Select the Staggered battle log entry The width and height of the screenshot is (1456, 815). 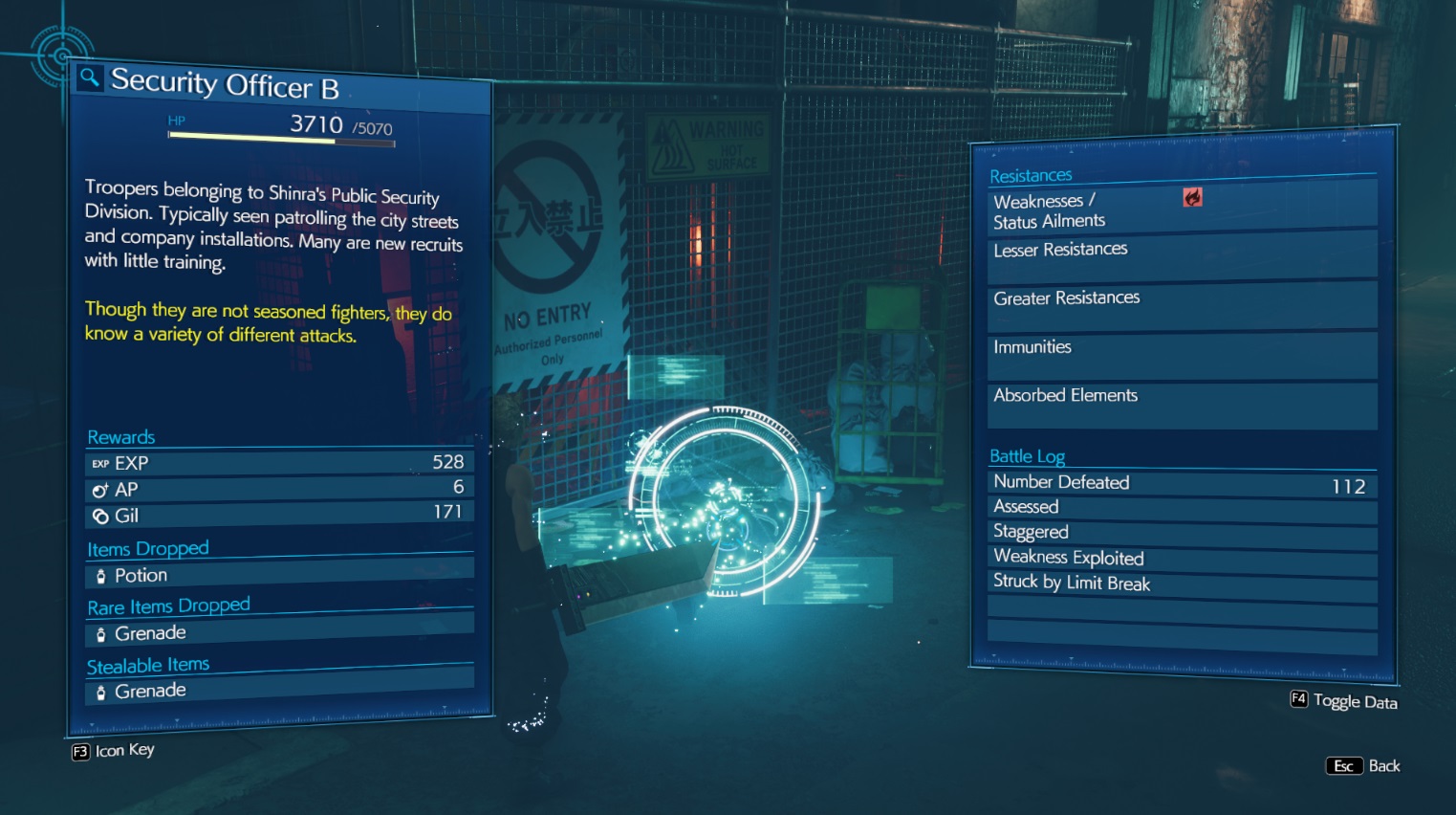point(1181,533)
